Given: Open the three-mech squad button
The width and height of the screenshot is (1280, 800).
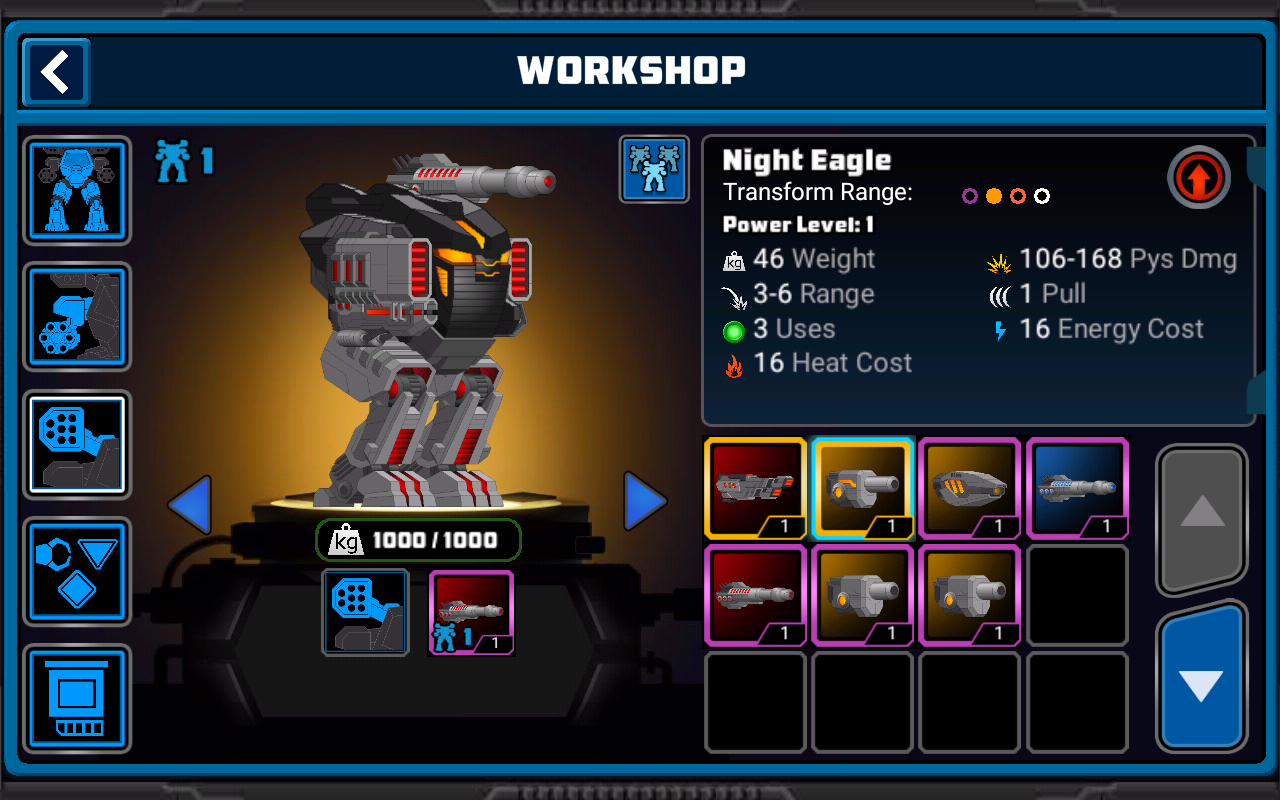Looking at the screenshot, I should (x=654, y=169).
